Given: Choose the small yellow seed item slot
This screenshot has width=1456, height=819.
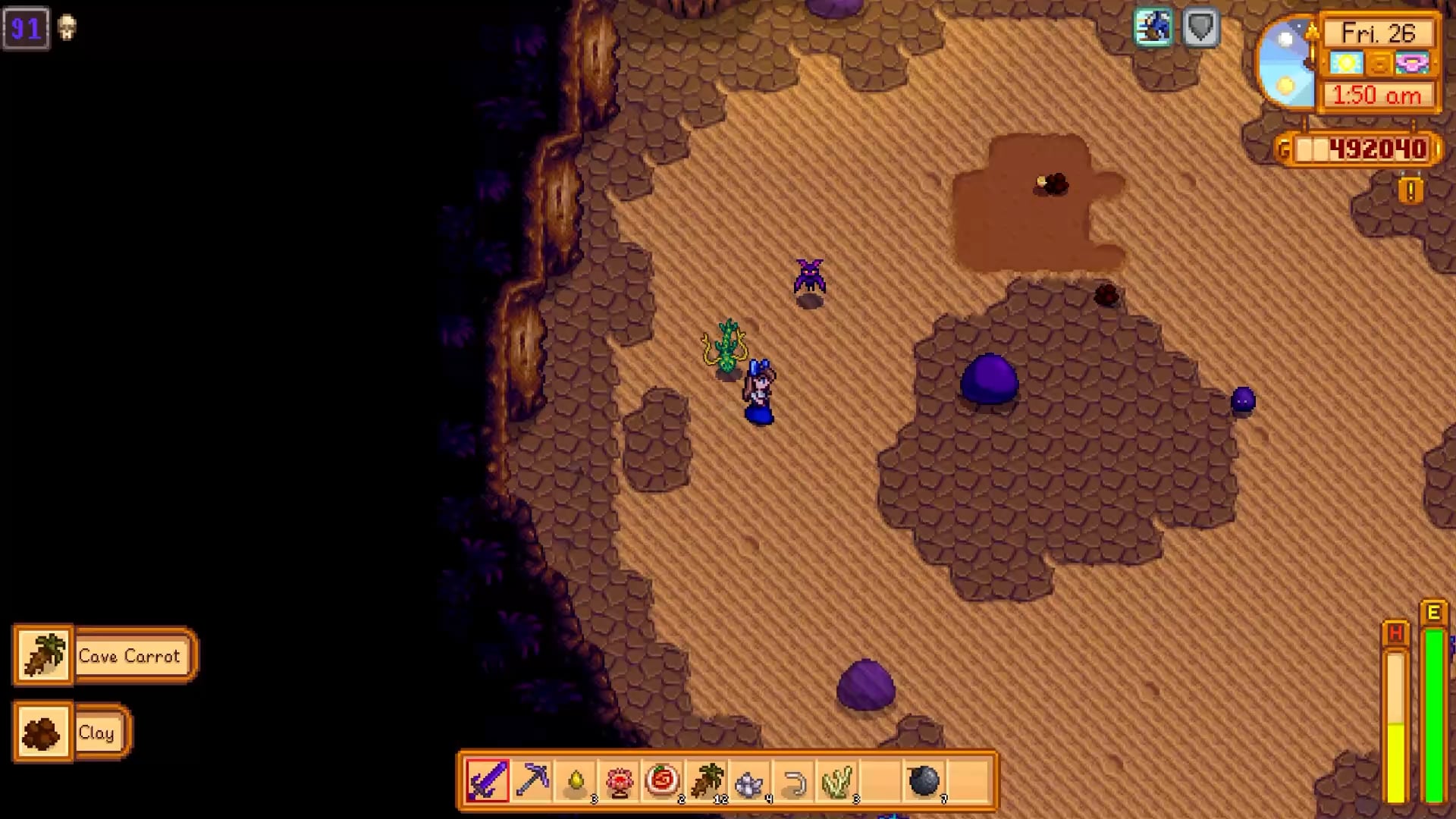Looking at the screenshot, I should (576, 780).
